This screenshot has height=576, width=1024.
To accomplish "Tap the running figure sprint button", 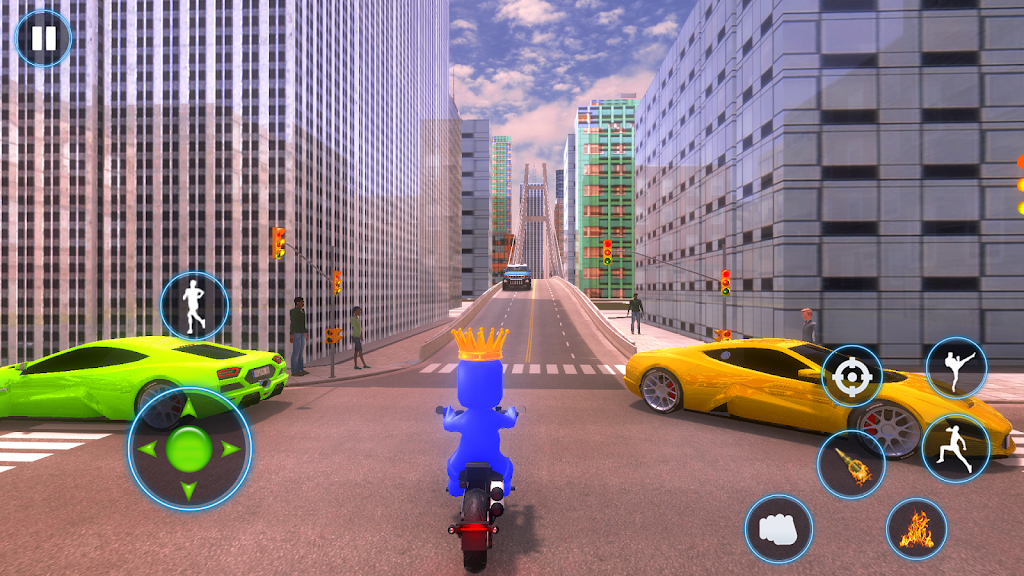I will point(194,306).
